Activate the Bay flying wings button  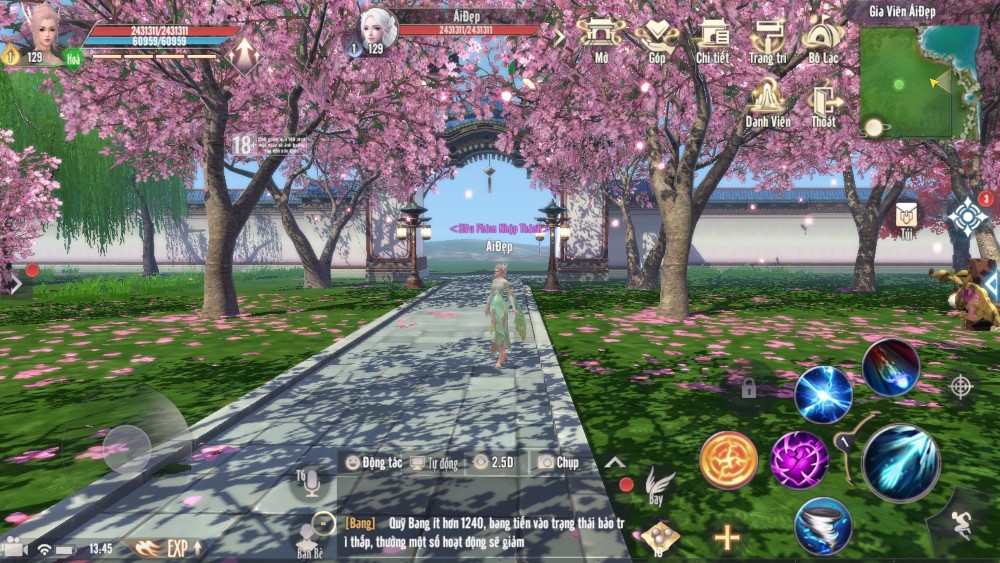click(657, 482)
